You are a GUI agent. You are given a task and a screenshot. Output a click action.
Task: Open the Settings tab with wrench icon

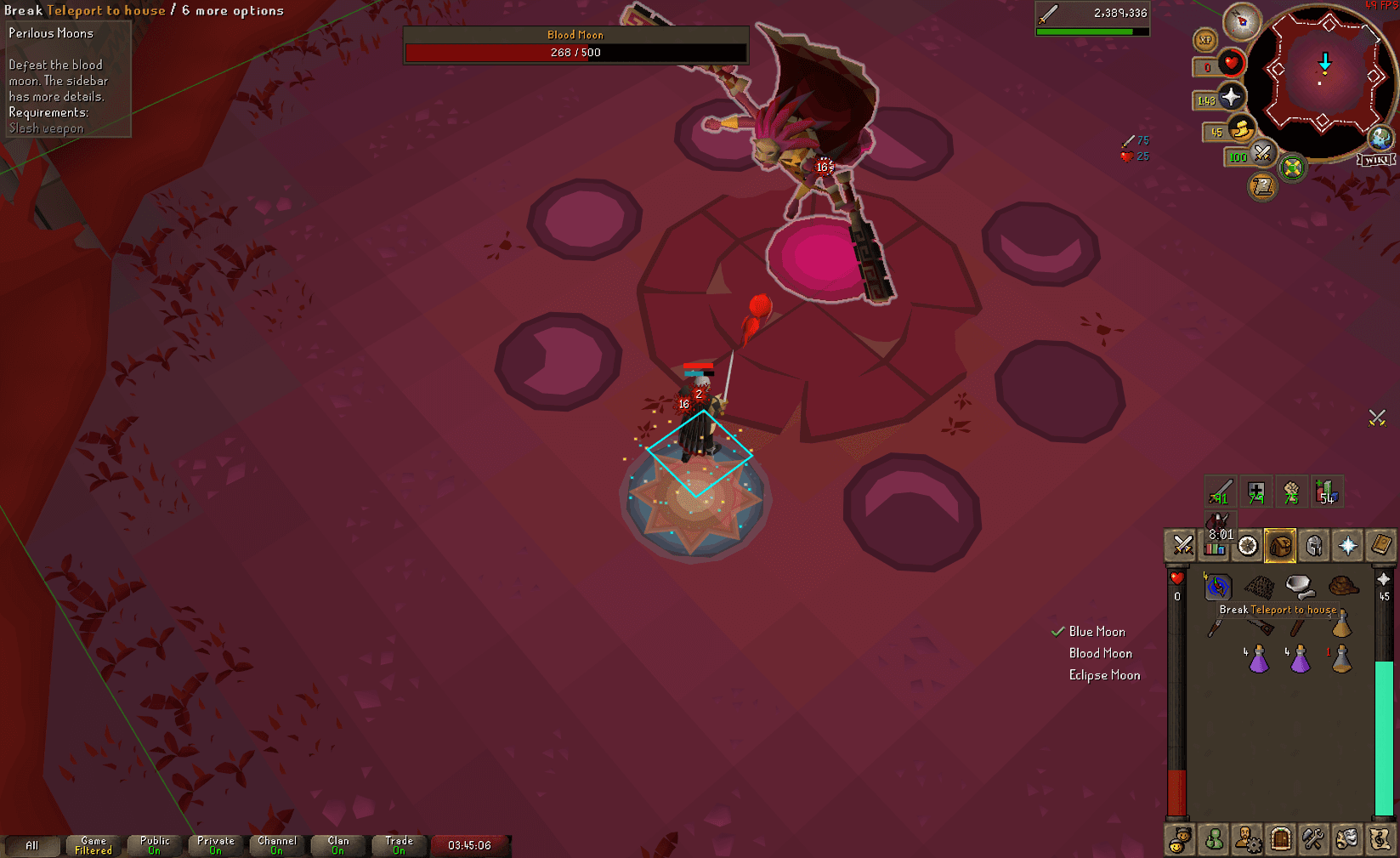click(x=1313, y=839)
